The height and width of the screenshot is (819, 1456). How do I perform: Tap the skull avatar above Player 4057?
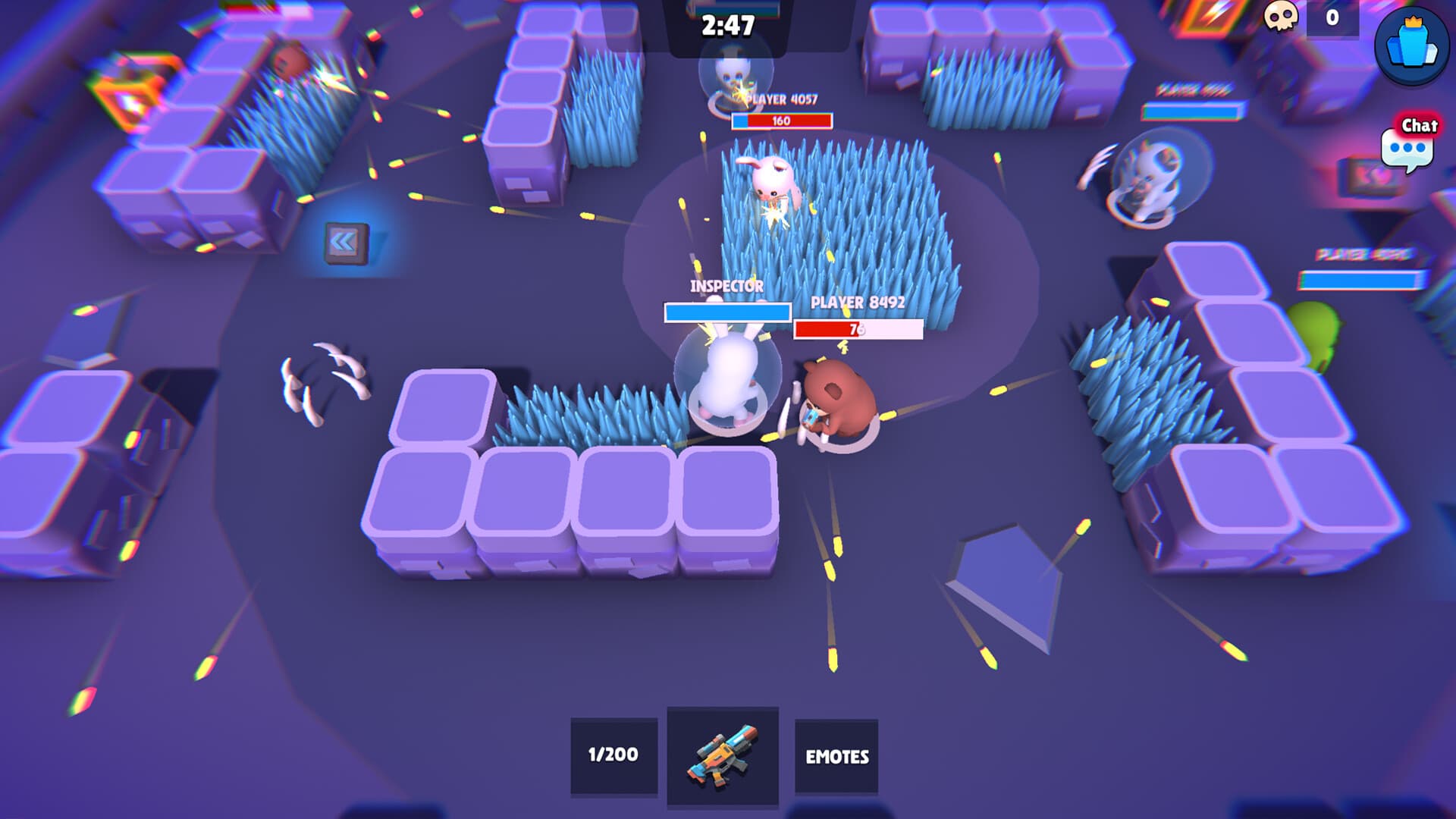733,76
